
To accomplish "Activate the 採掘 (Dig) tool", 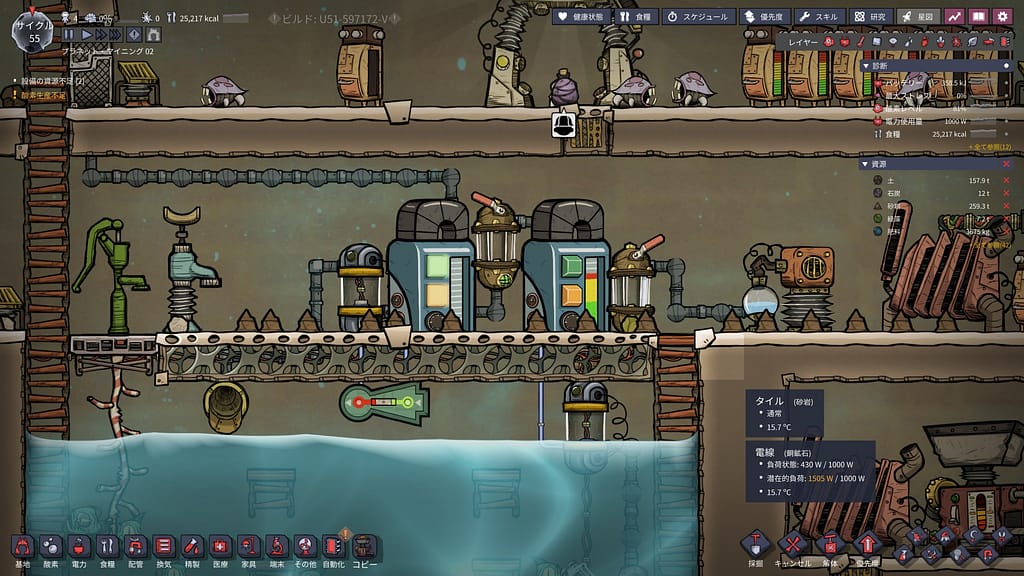I will 755,547.
